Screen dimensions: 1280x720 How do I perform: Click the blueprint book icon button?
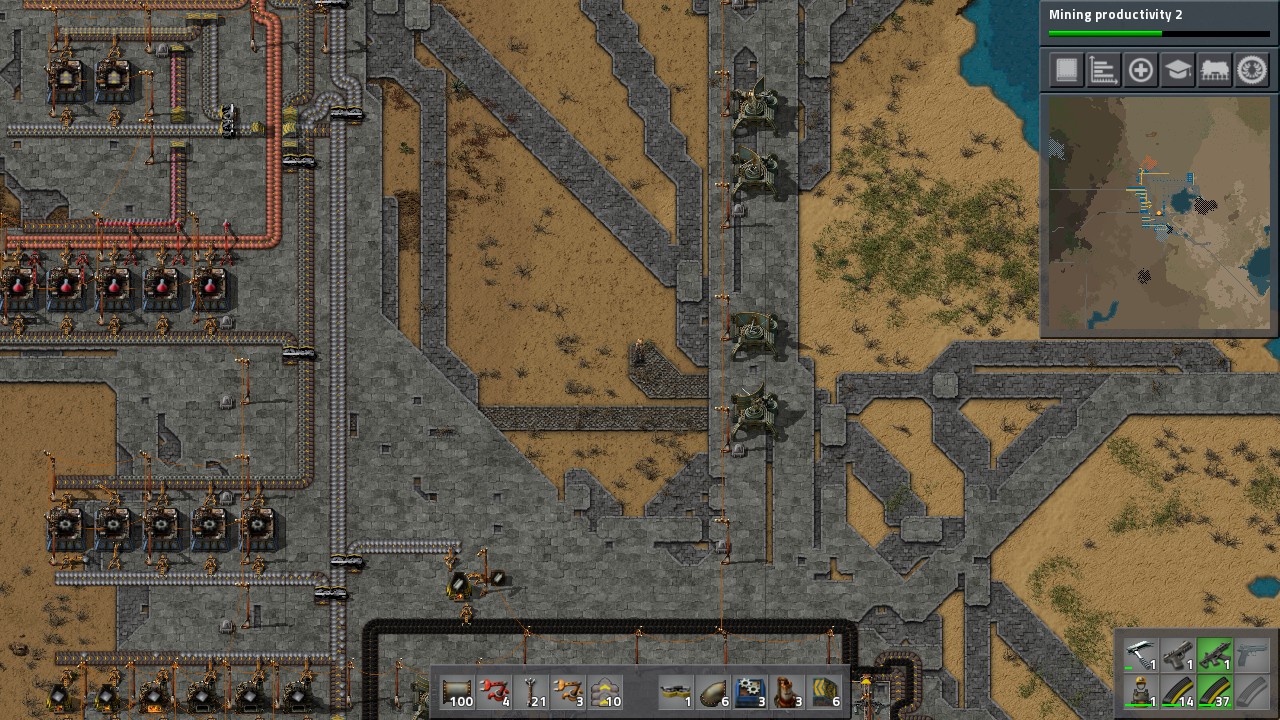point(1067,70)
